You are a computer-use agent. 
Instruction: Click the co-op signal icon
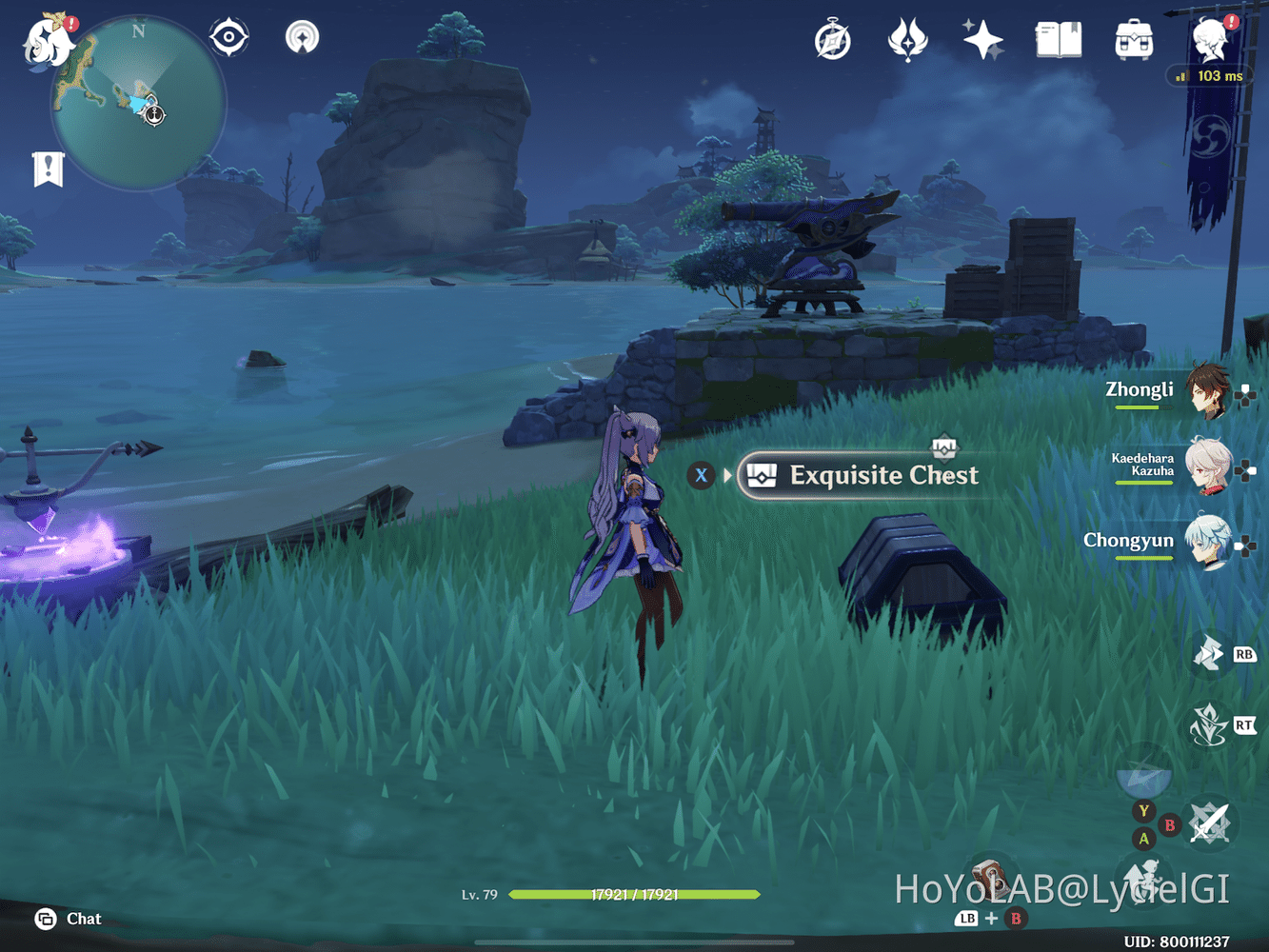point(301,36)
